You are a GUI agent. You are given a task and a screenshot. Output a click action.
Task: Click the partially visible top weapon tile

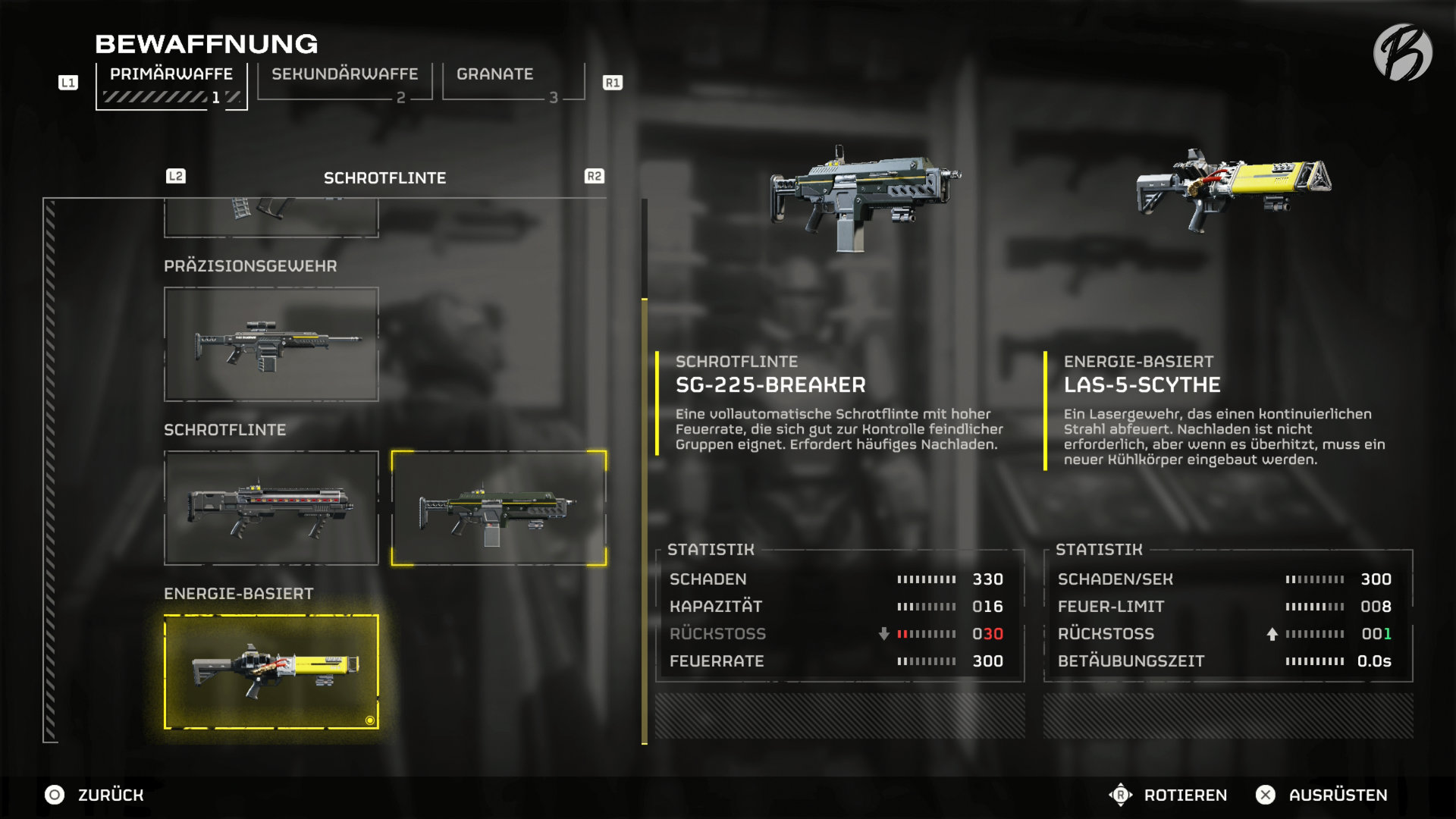271,218
